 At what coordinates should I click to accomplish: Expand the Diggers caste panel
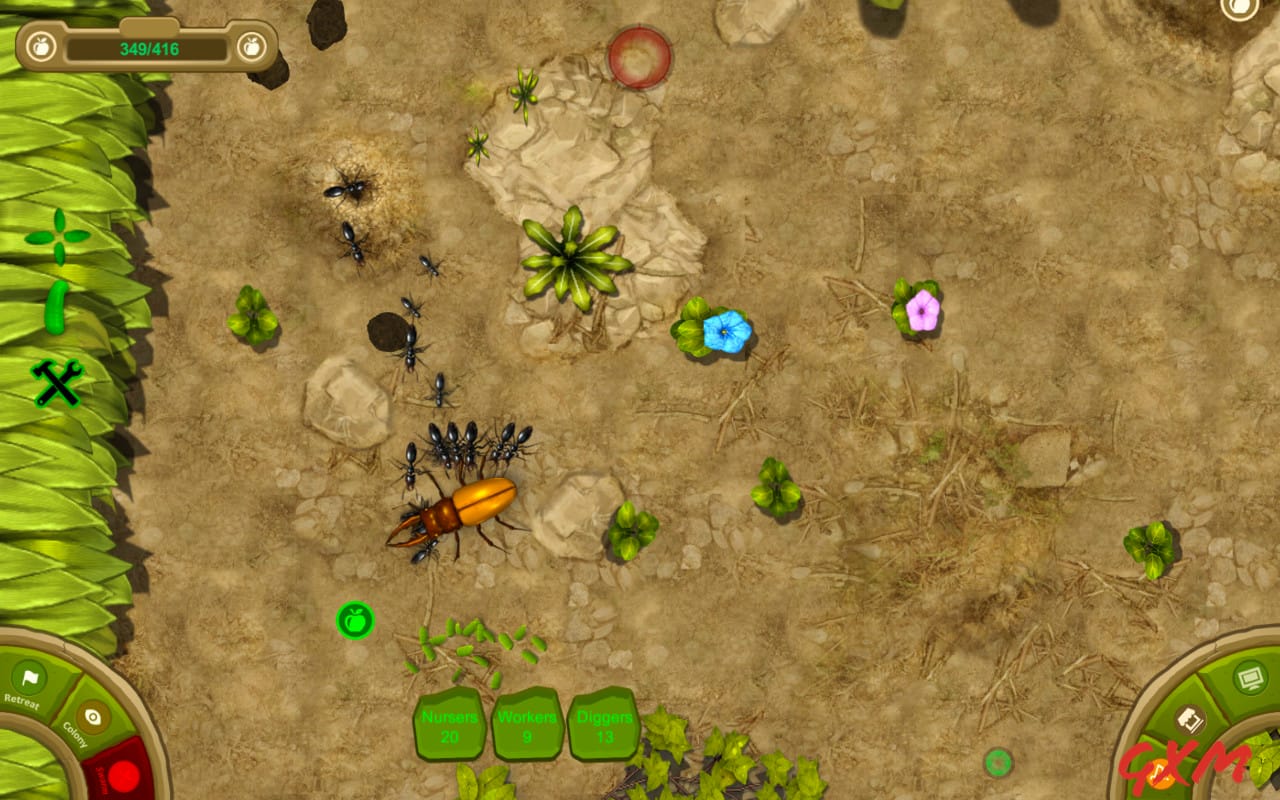click(604, 725)
